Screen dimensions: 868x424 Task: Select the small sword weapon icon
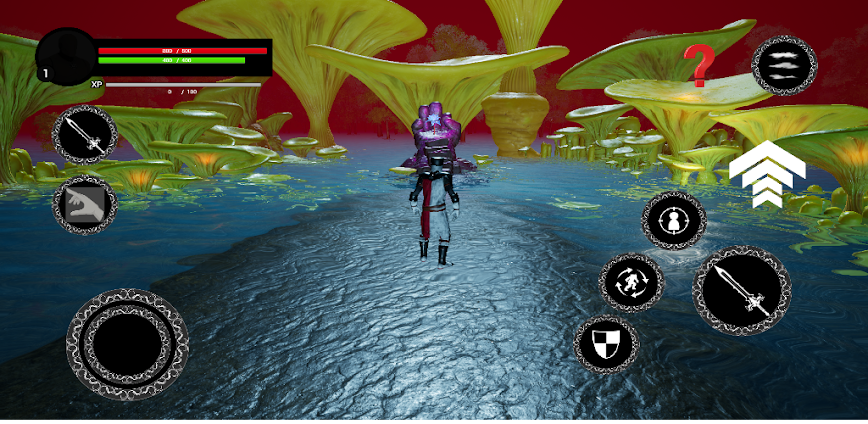point(85,135)
